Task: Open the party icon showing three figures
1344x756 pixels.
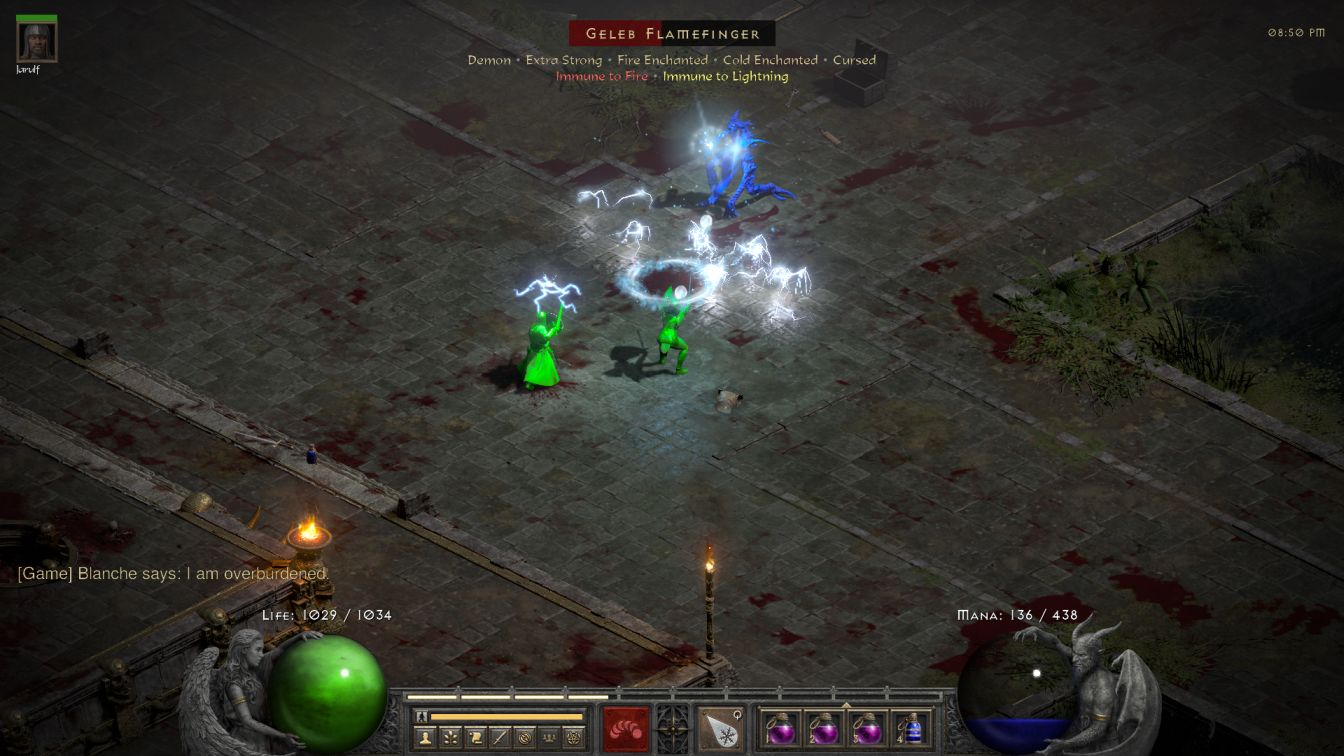Action: 549,738
